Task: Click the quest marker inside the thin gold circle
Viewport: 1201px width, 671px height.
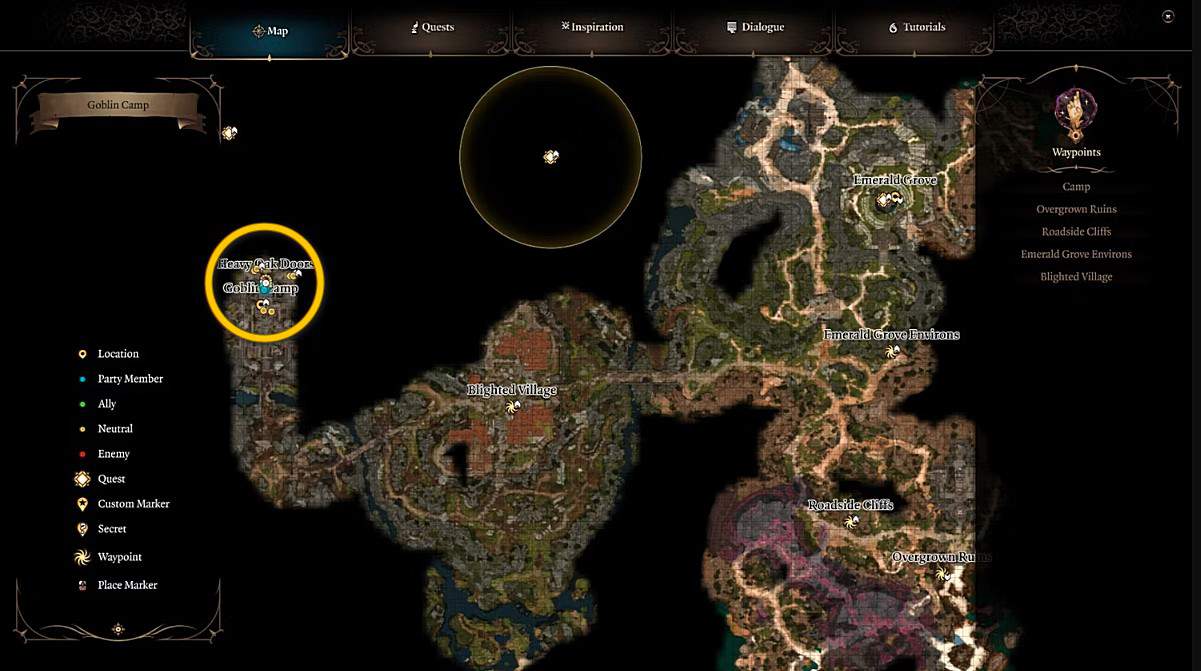Action: pyautogui.click(x=550, y=156)
